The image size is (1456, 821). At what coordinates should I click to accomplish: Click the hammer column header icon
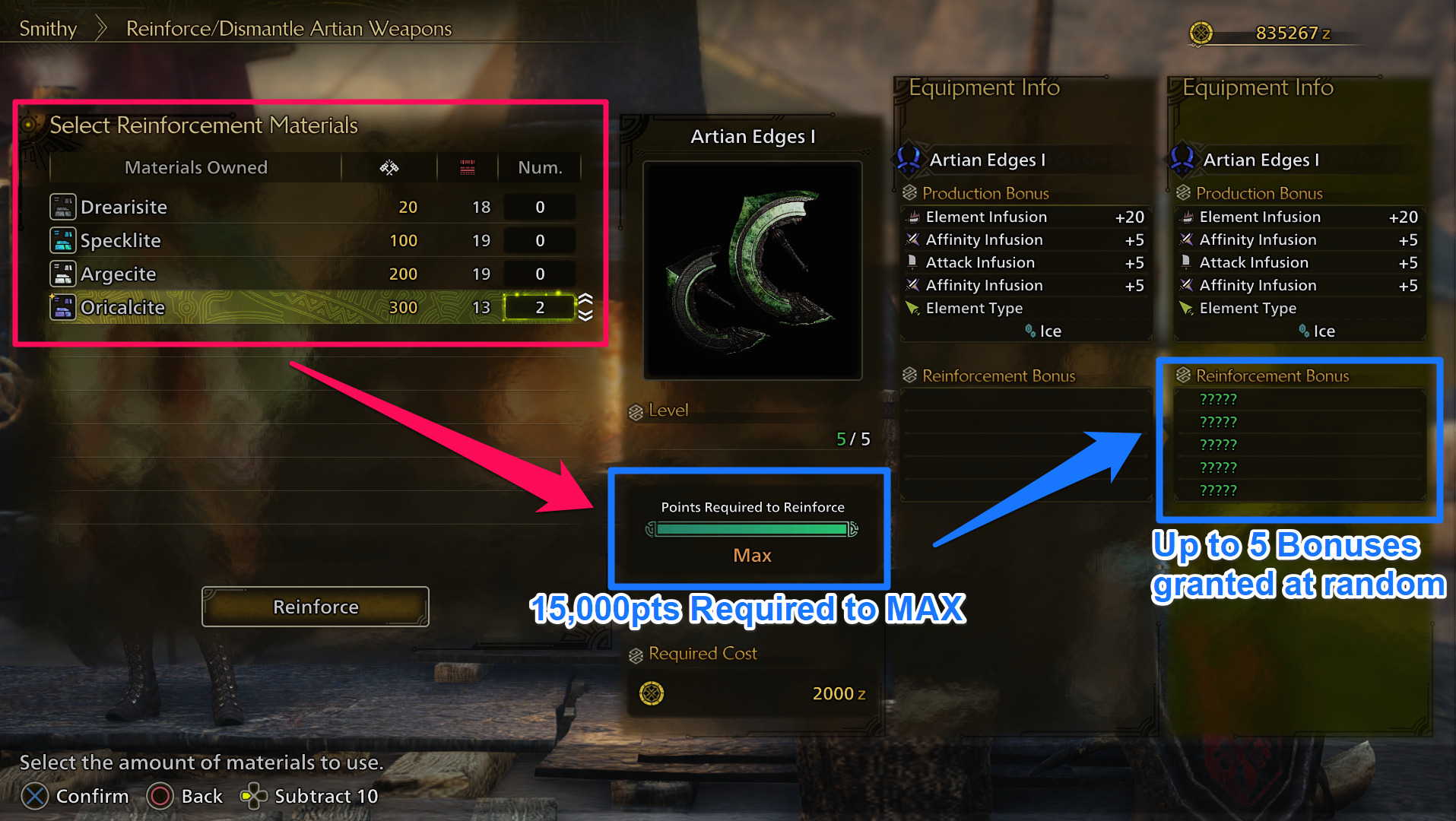(x=389, y=166)
